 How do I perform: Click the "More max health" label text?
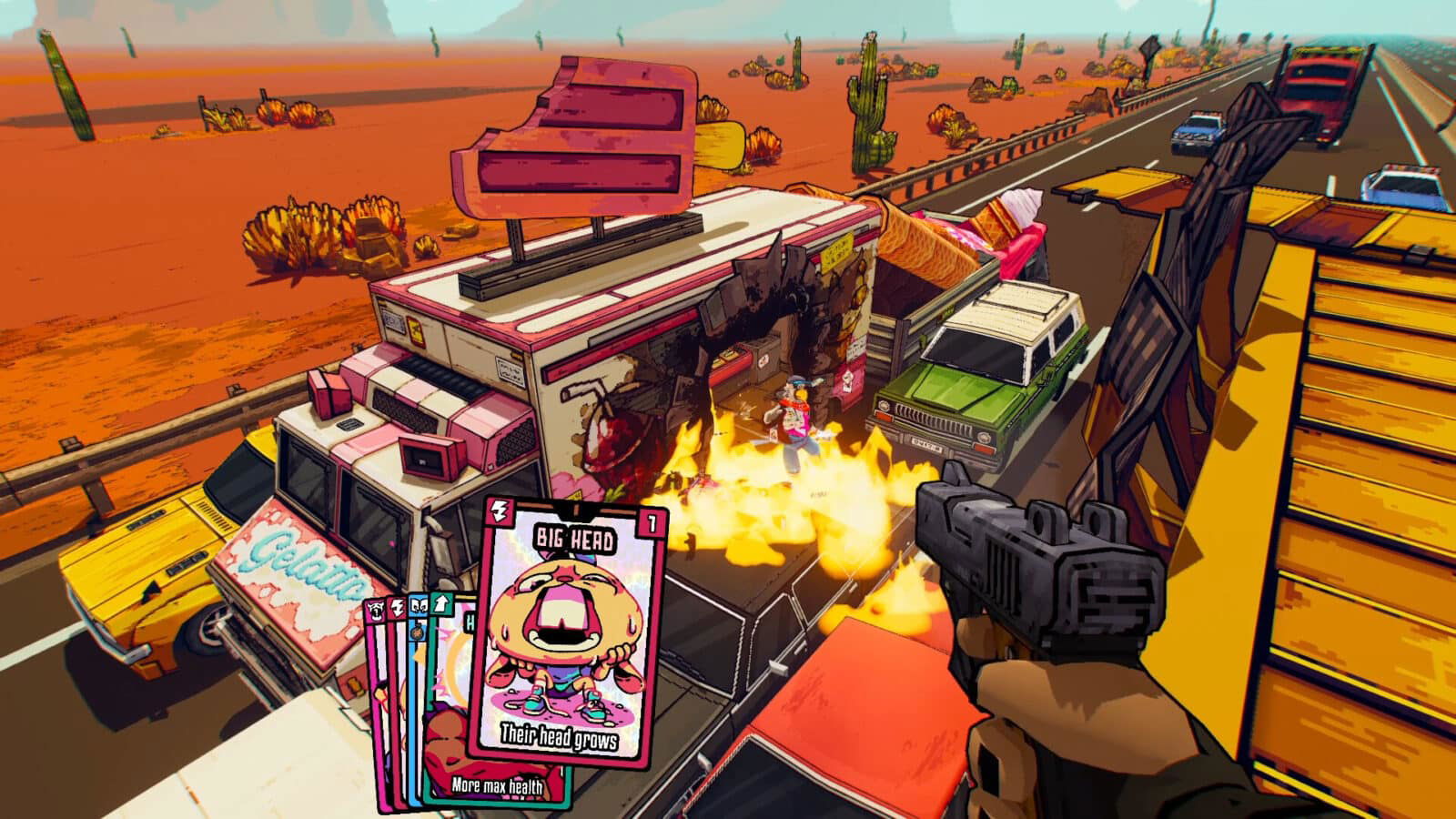click(499, 784)
